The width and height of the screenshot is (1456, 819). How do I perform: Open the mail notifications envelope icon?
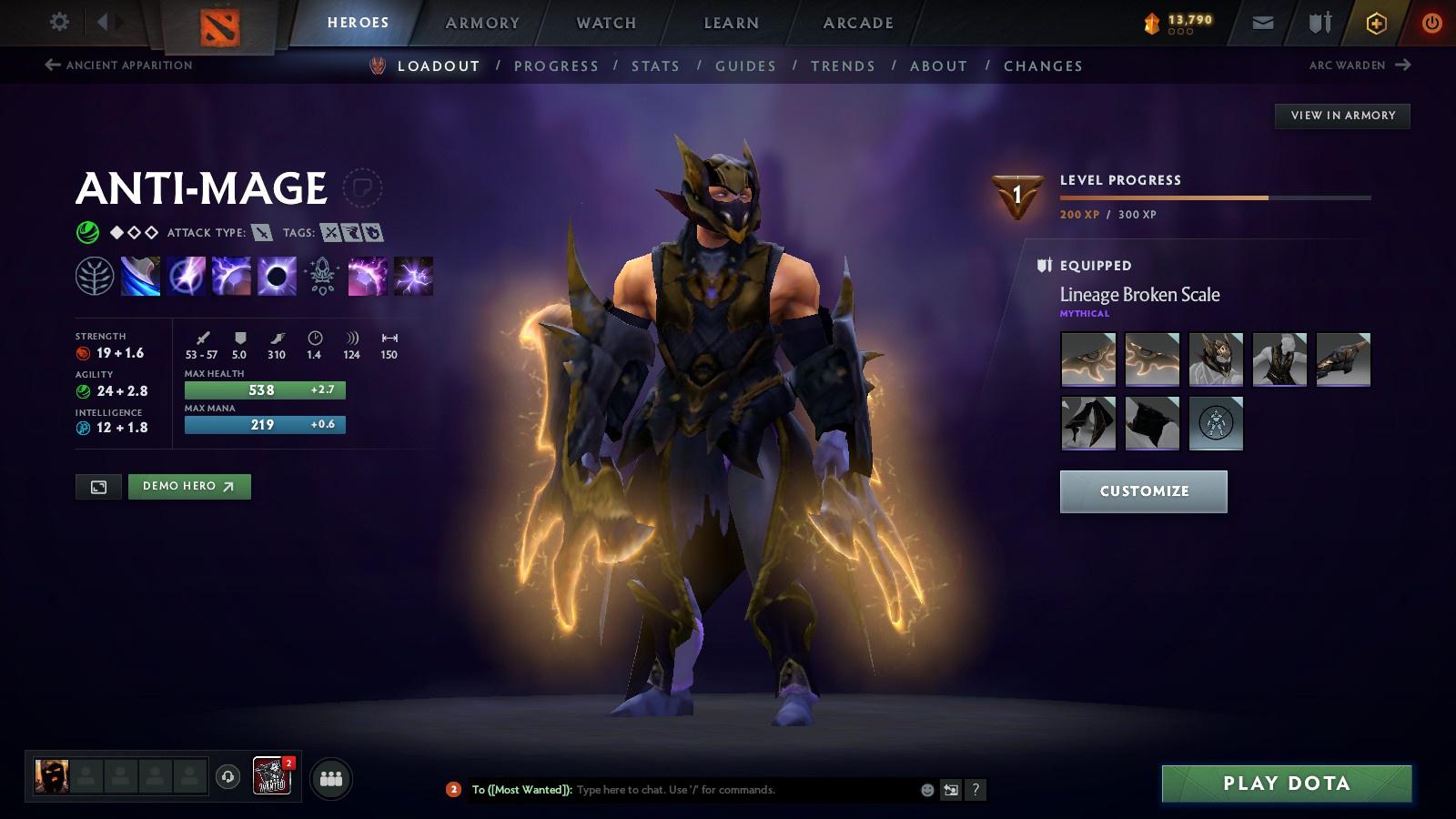click(1263, 22)
